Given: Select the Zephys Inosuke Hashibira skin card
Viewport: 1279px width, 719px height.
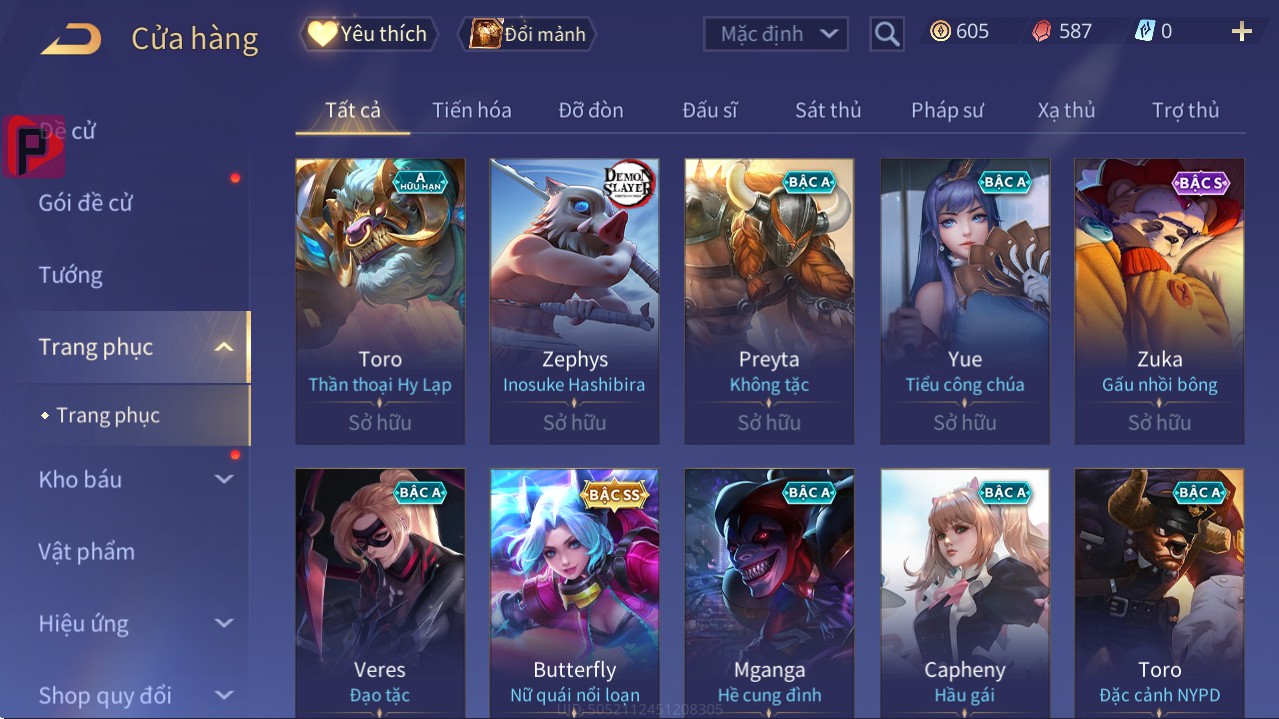Looking at the screenshot, I should click(574, 300).
